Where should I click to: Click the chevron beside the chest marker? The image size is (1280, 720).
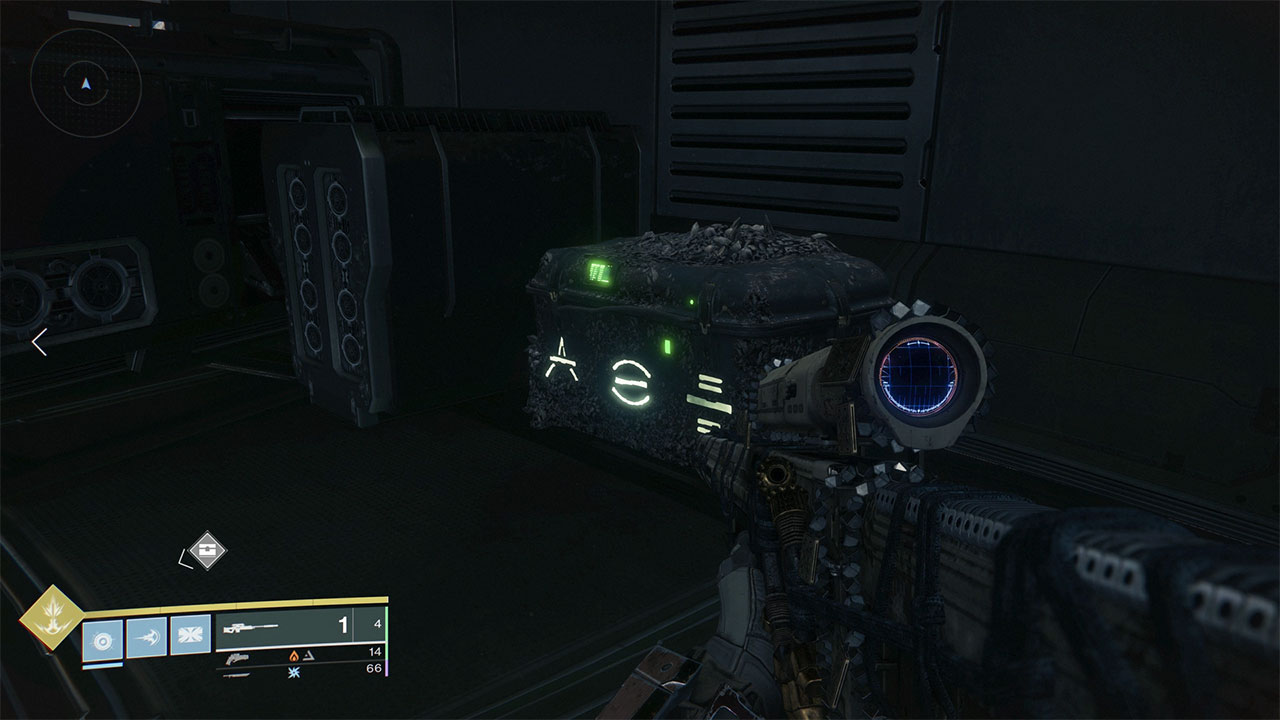click(183, 560)
